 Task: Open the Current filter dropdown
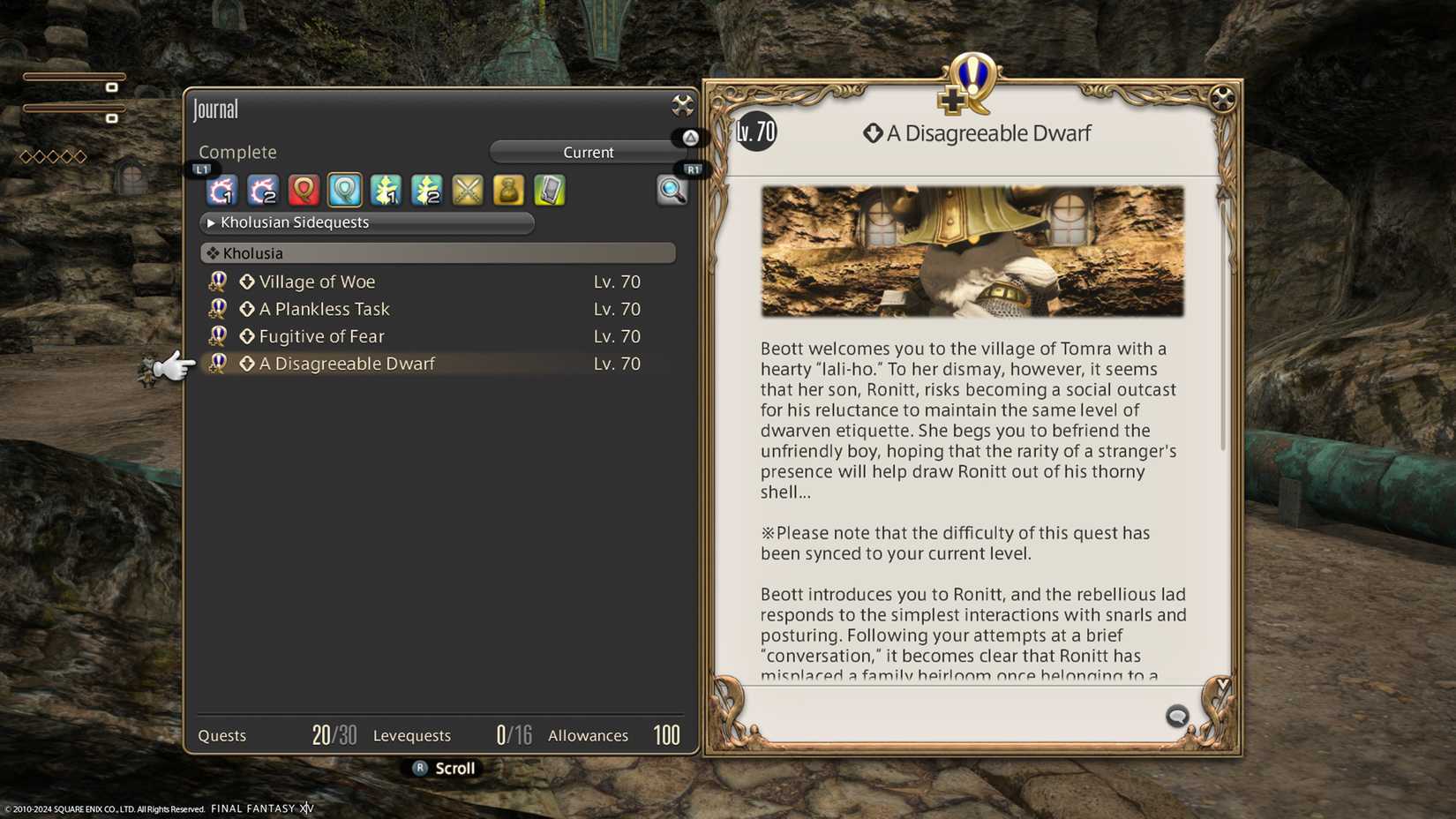tap(588, 152)
